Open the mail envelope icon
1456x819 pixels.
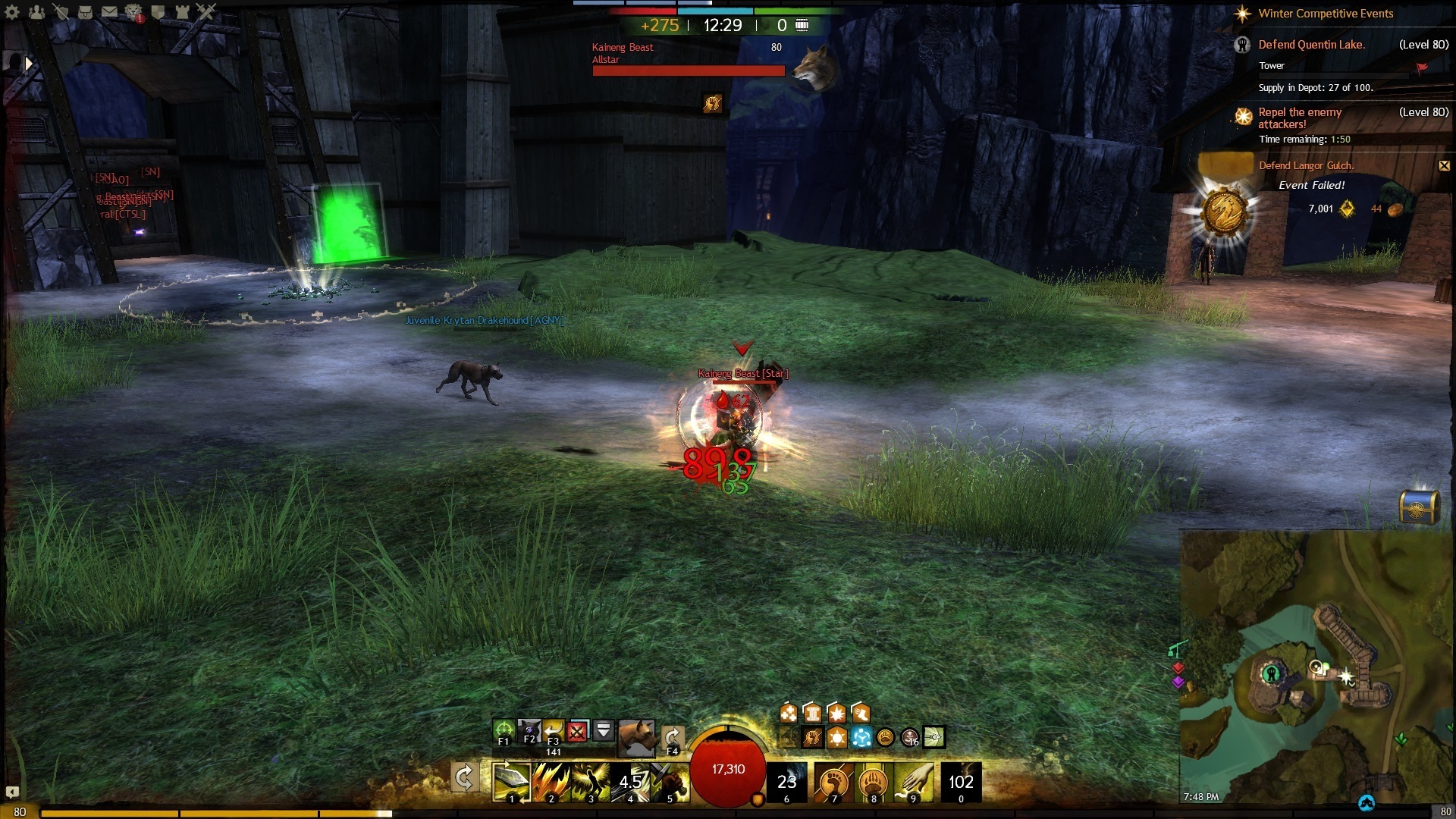click(109, 11)
